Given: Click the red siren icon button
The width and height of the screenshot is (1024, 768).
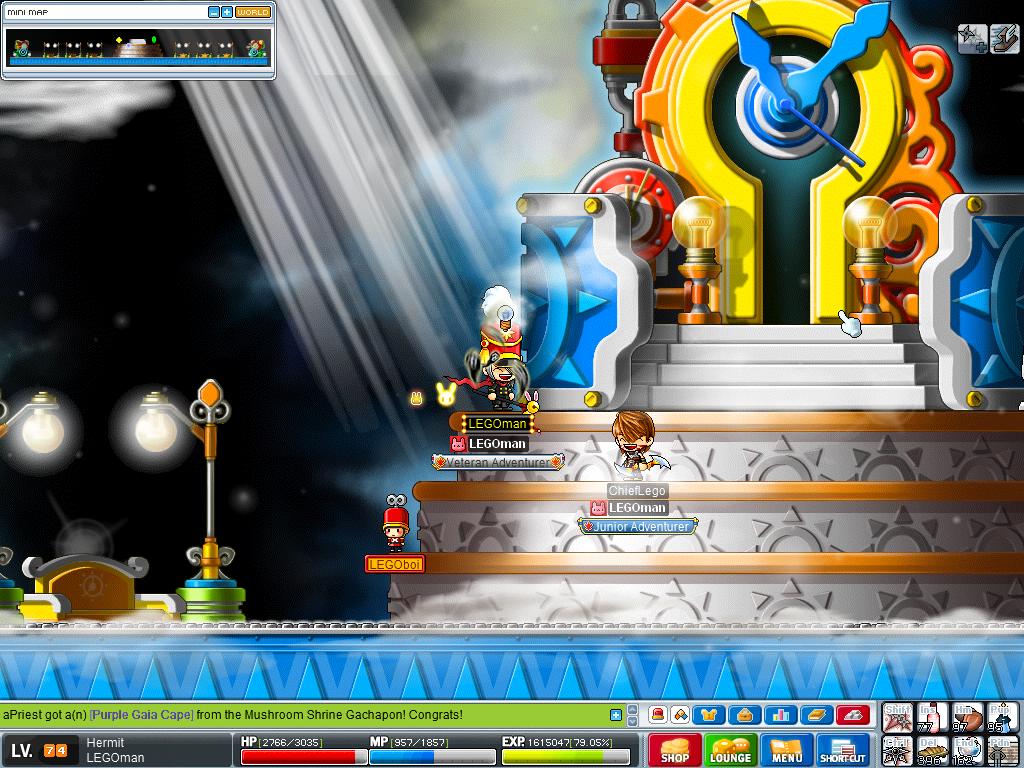Looking at the screenshot, I should (658, 715).
